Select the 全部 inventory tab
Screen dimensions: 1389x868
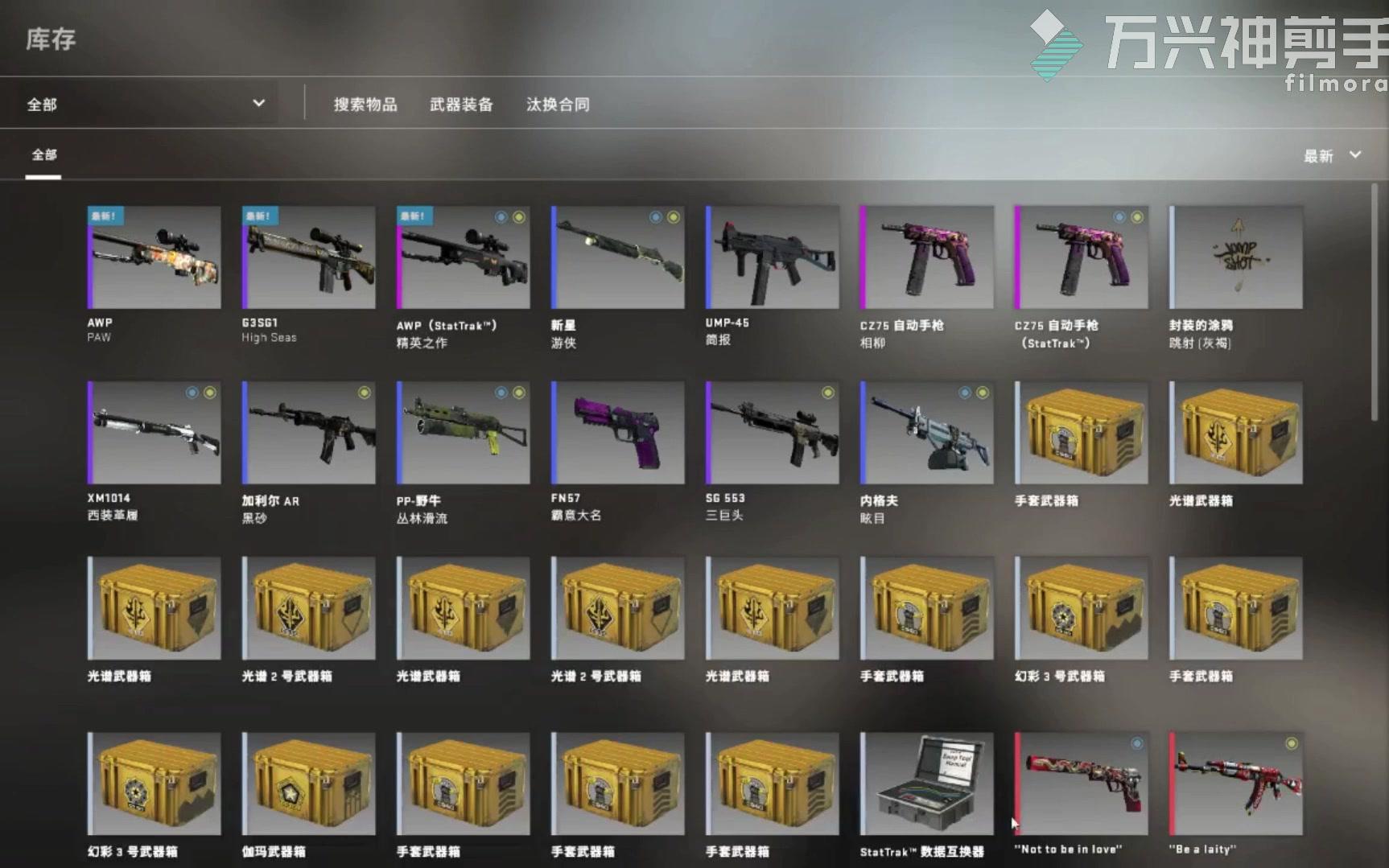(x=43, y=154)
